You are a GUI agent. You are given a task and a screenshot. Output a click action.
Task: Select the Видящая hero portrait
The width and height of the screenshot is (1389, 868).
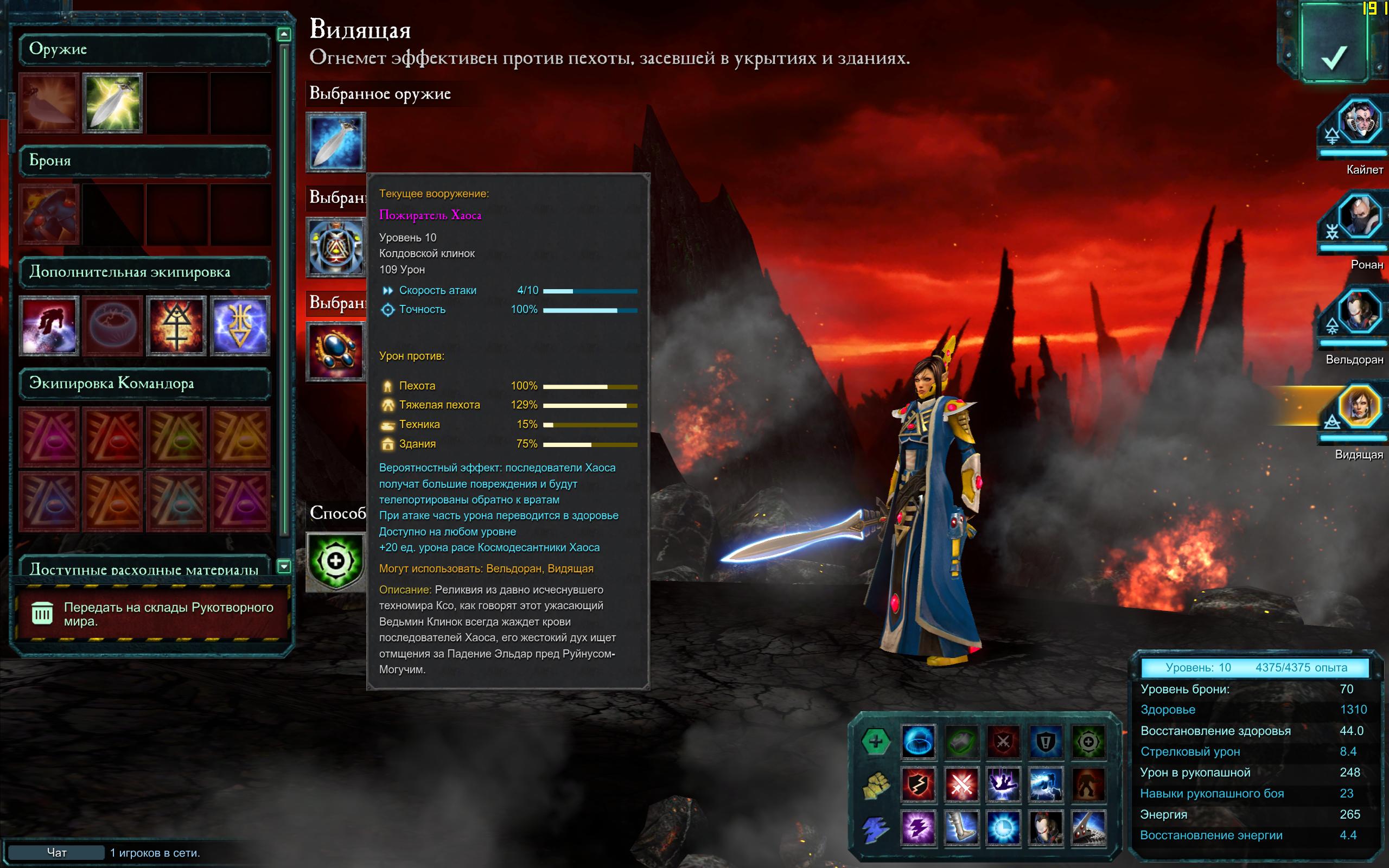pyautogui.click(x=1359, y=407)
